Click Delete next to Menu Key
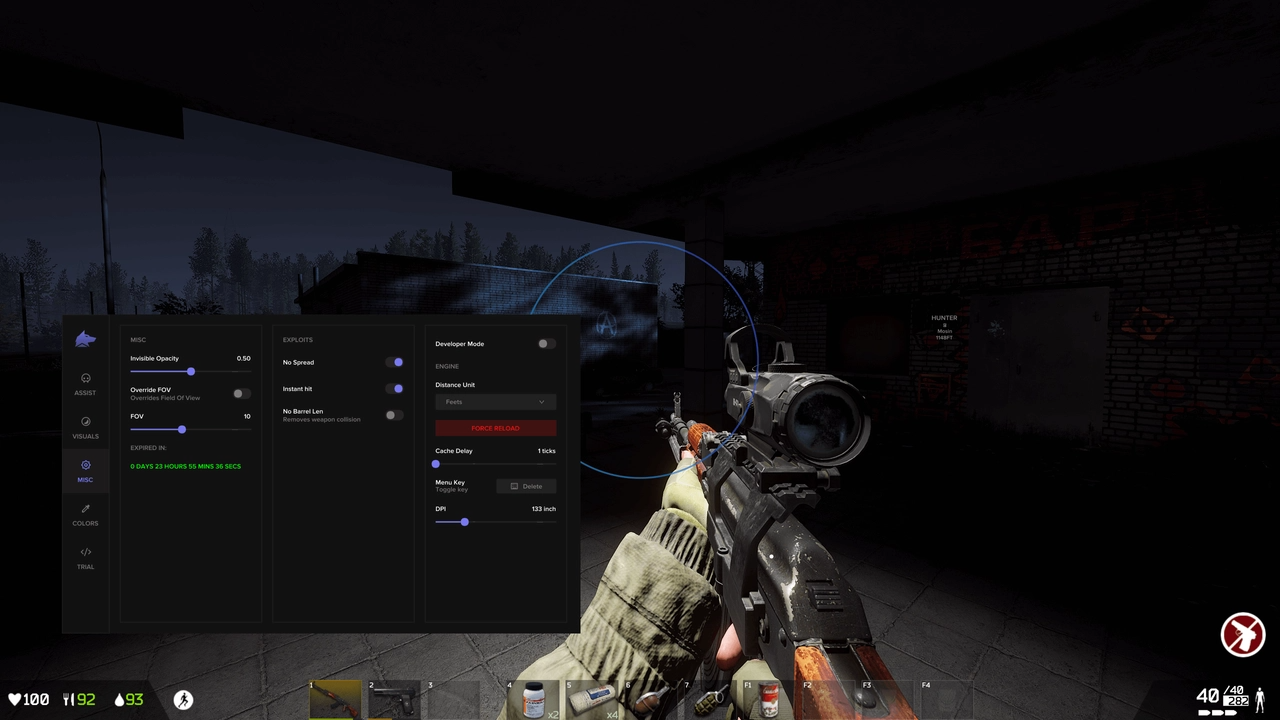 pyautogui.click(x=527, y=486)
